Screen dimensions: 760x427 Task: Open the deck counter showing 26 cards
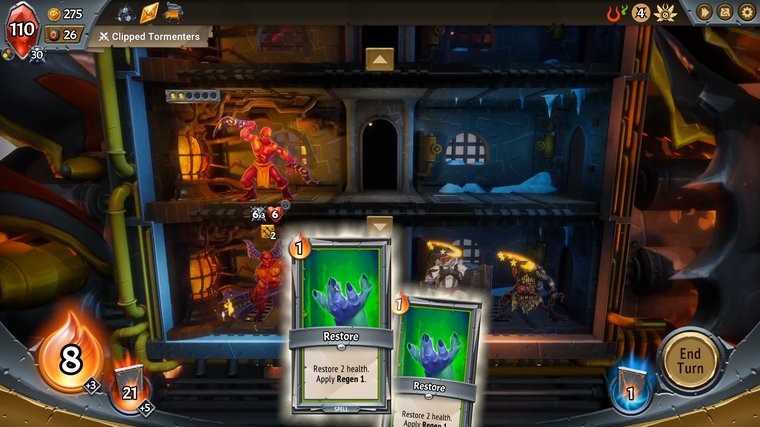click(62, 35)
